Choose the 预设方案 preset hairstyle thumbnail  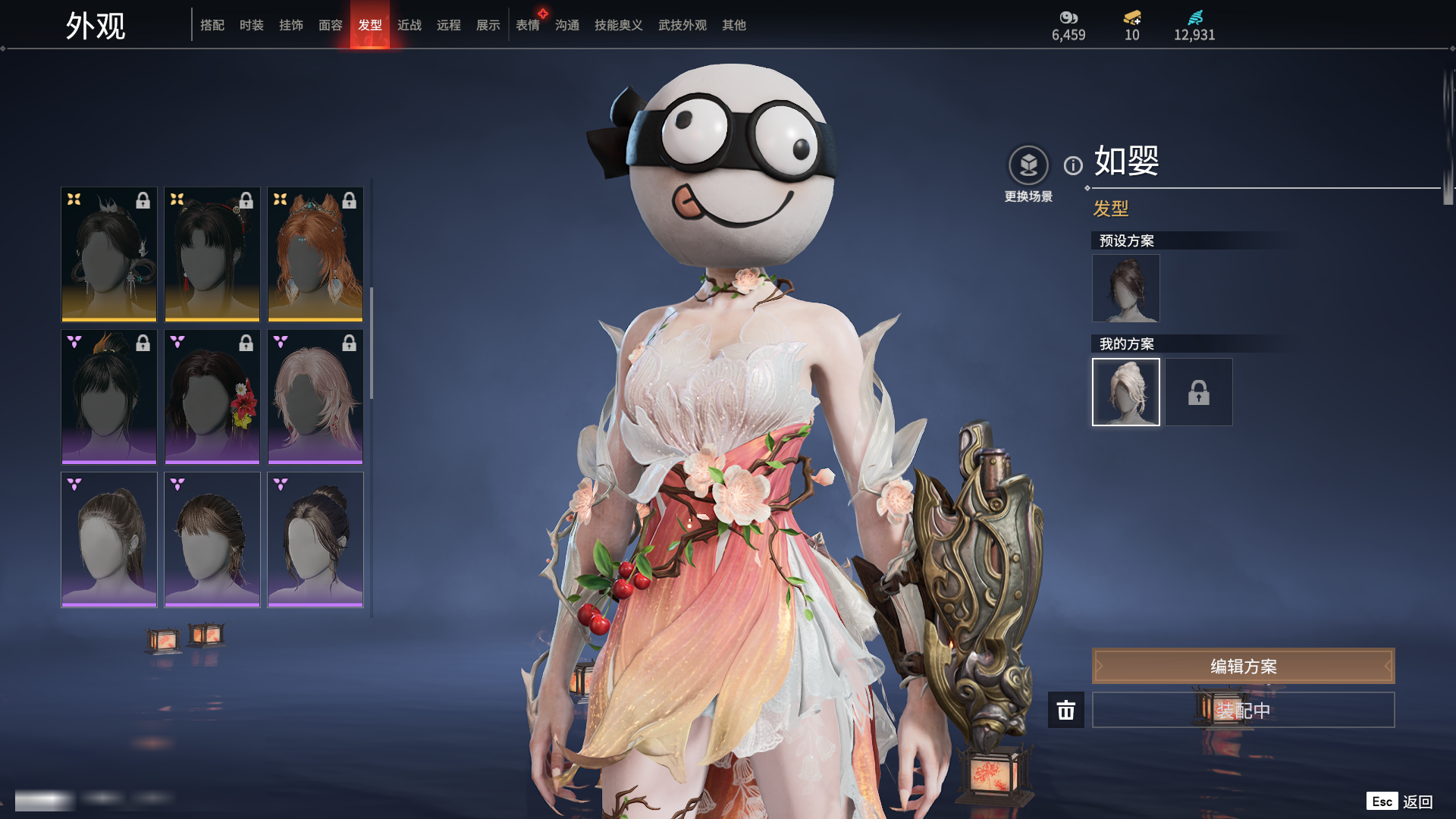point(1126,288)
